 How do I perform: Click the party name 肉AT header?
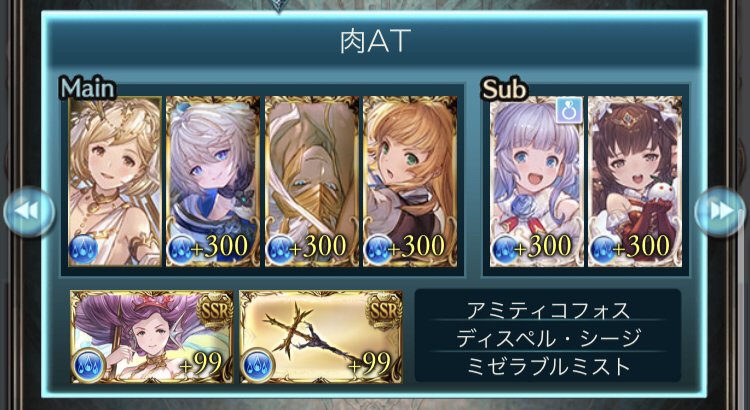[375, 42]
